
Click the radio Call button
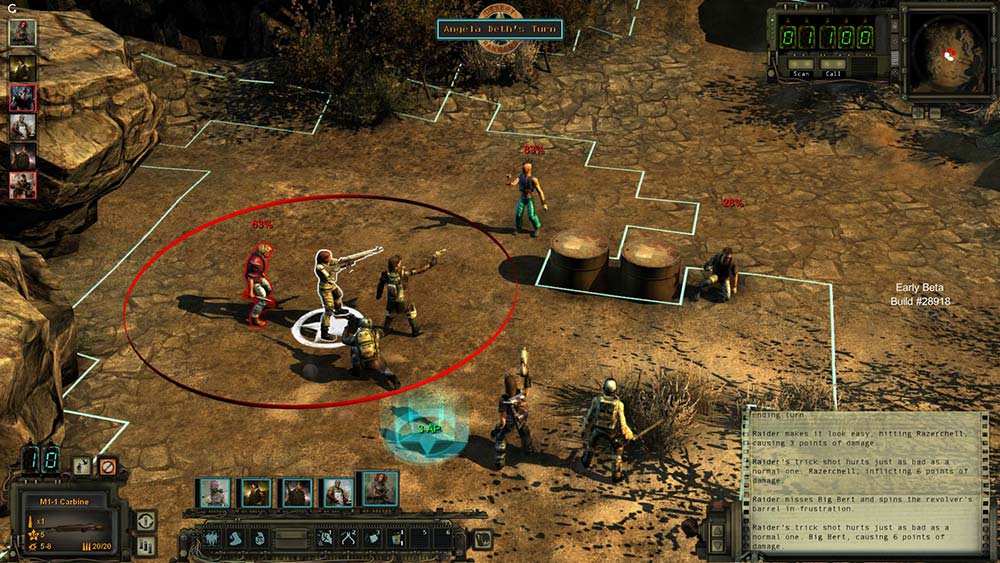pos(833,72)
